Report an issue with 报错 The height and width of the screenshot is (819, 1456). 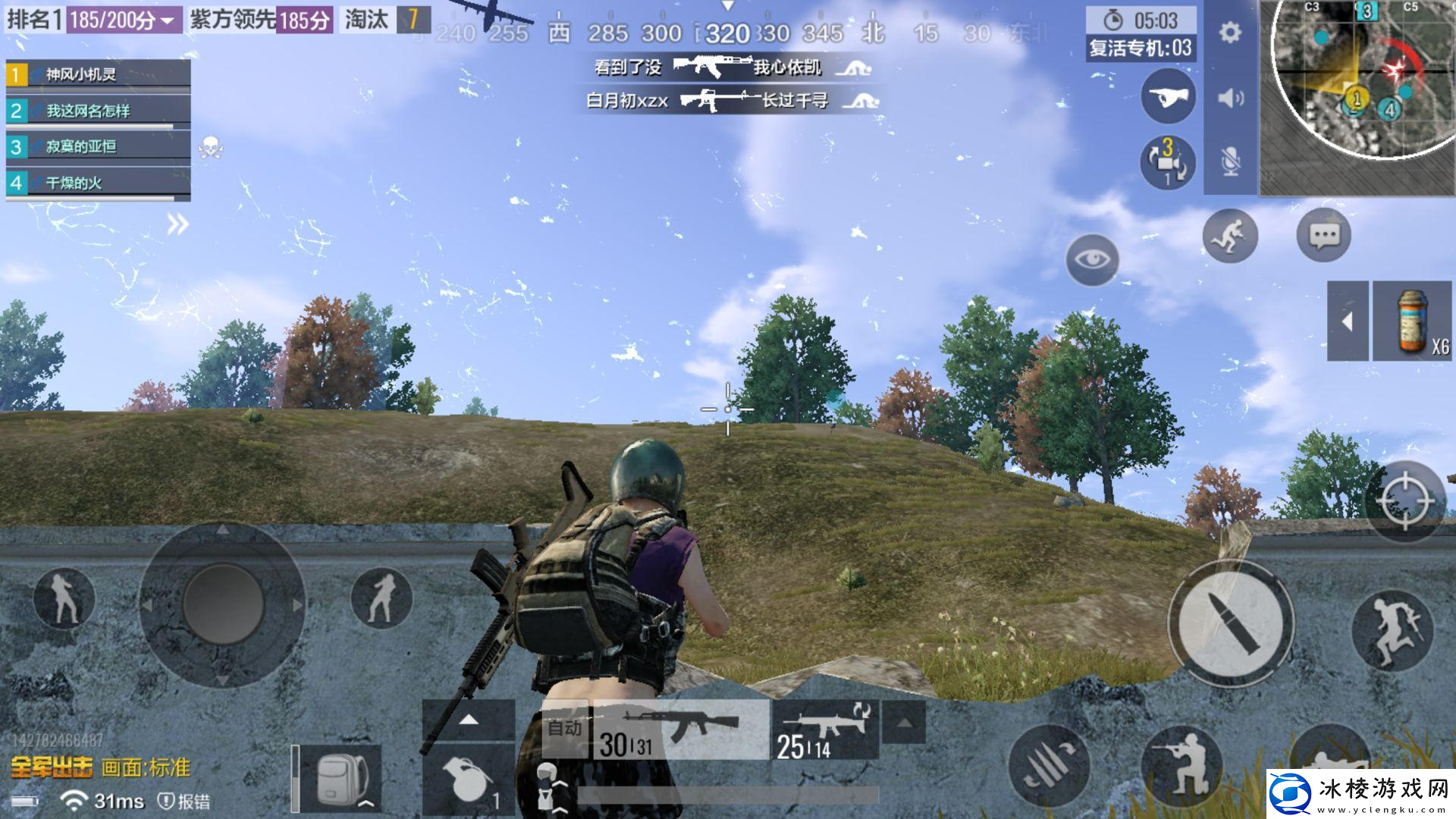click(184, 801)
